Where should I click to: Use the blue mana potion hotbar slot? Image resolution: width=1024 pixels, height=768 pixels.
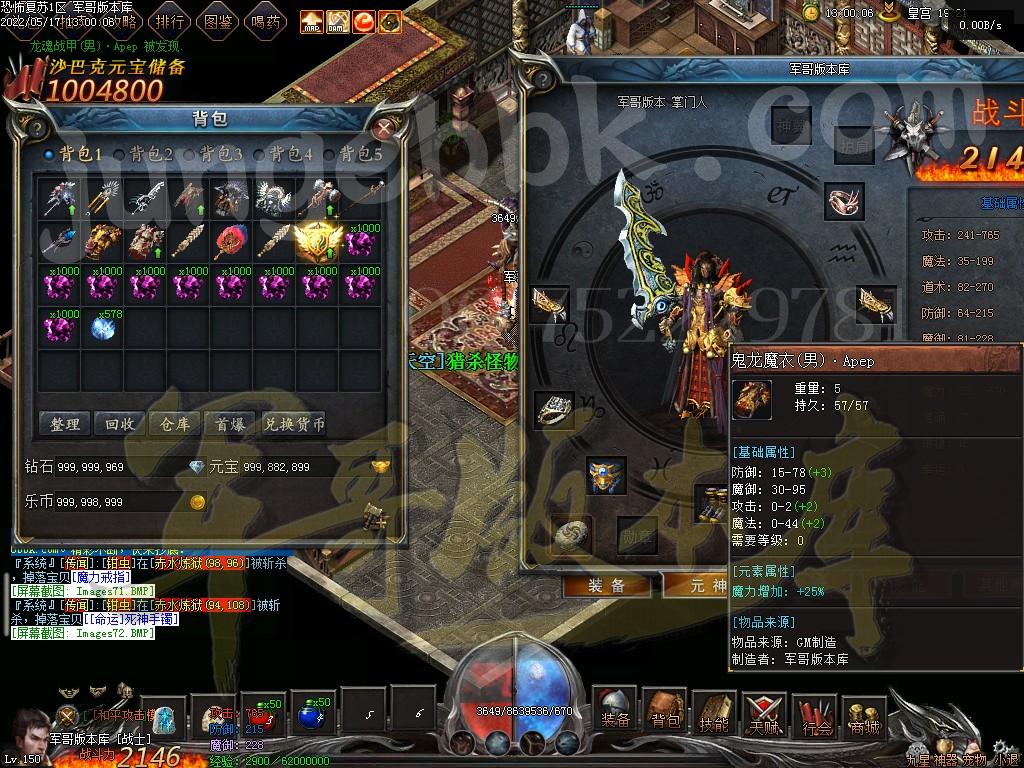tap(313, 714)
